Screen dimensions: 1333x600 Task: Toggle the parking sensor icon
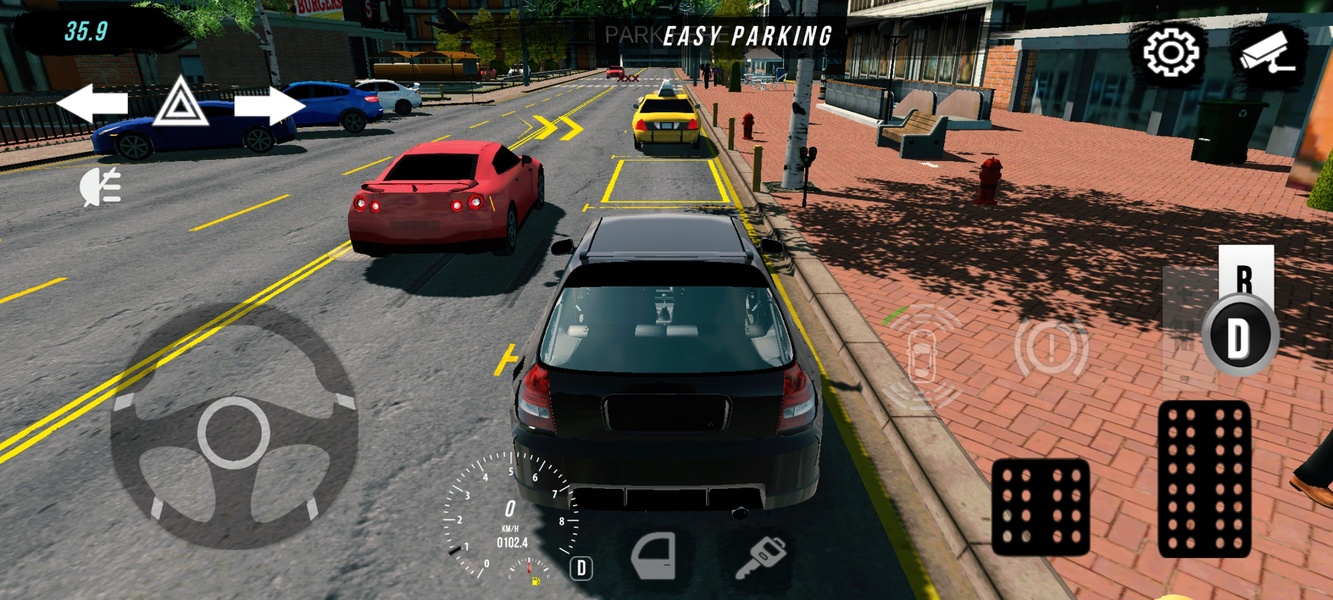(x=921, y=353)
